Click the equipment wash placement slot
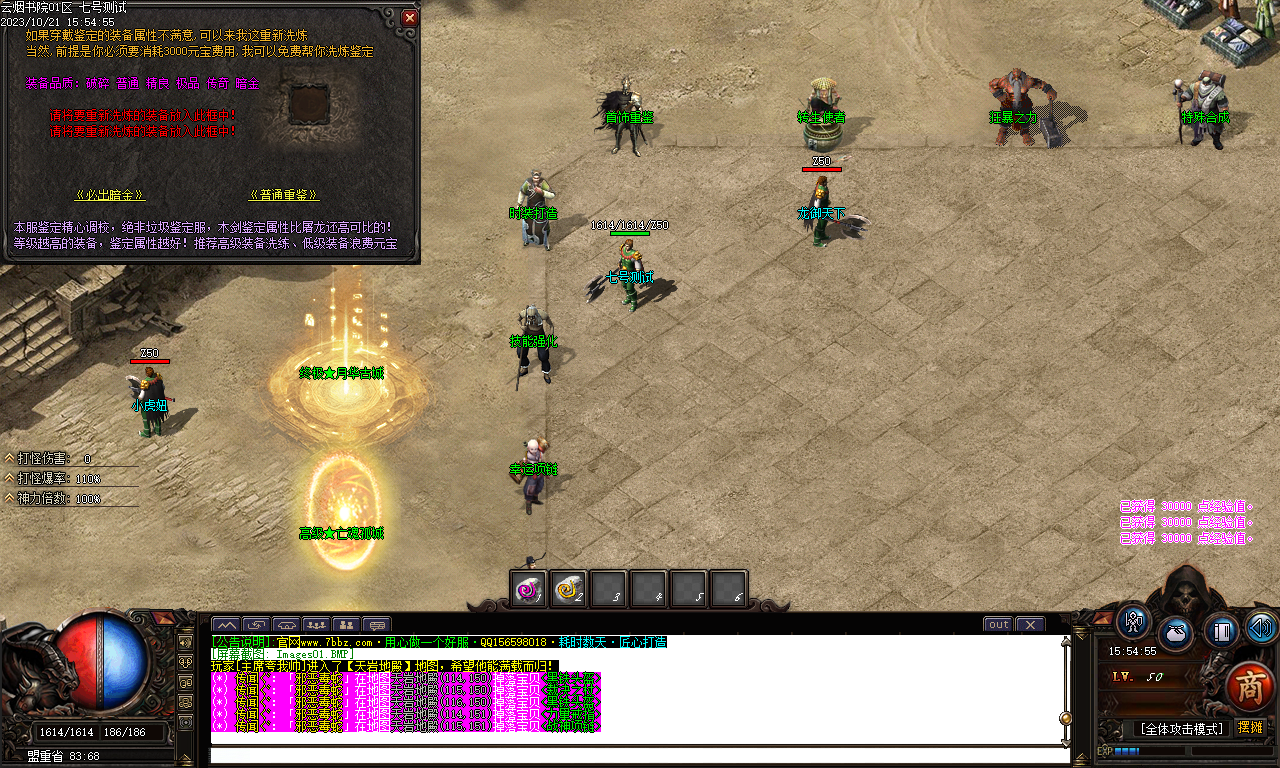 (309, 104)
